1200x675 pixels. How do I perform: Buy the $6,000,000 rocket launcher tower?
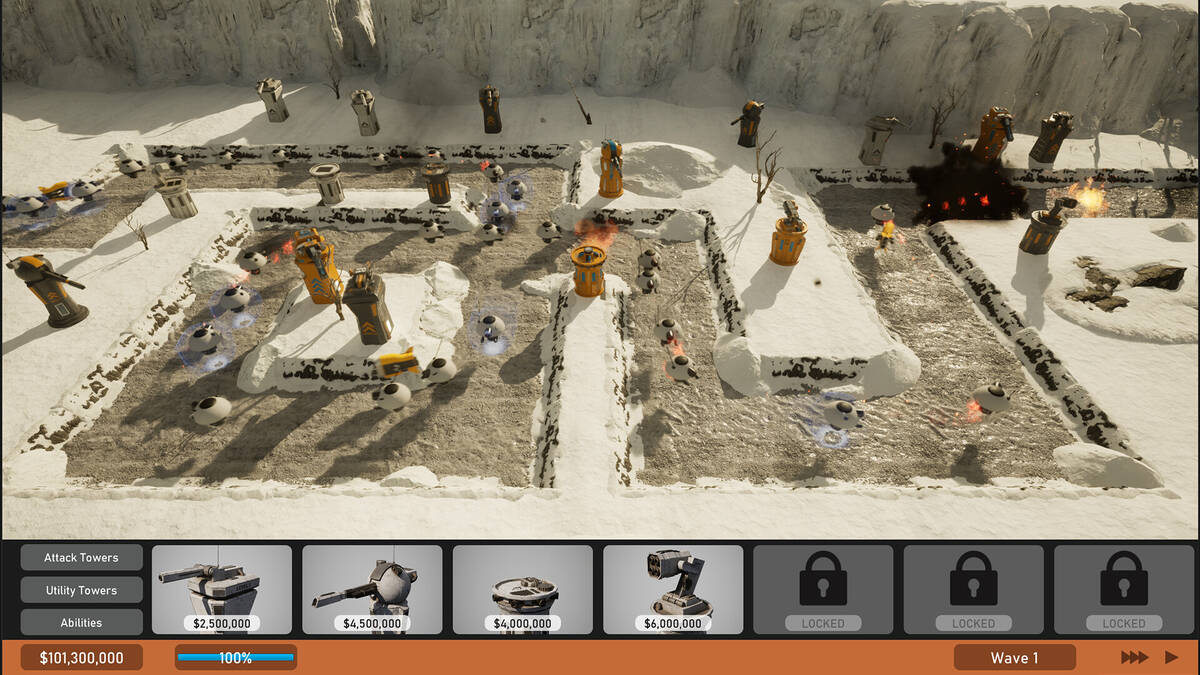coord(673,589)
